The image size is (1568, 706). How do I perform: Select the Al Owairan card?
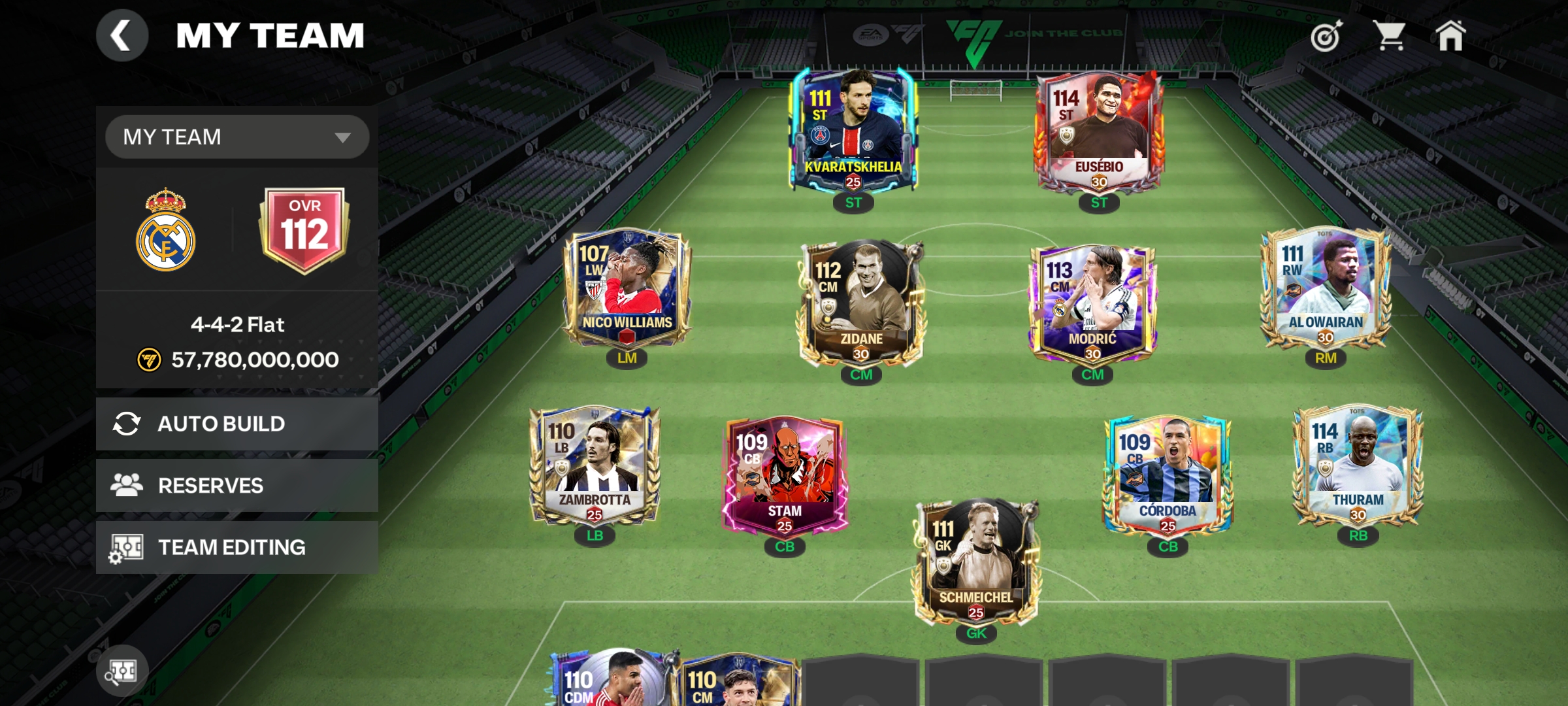tap(1326, 288)
